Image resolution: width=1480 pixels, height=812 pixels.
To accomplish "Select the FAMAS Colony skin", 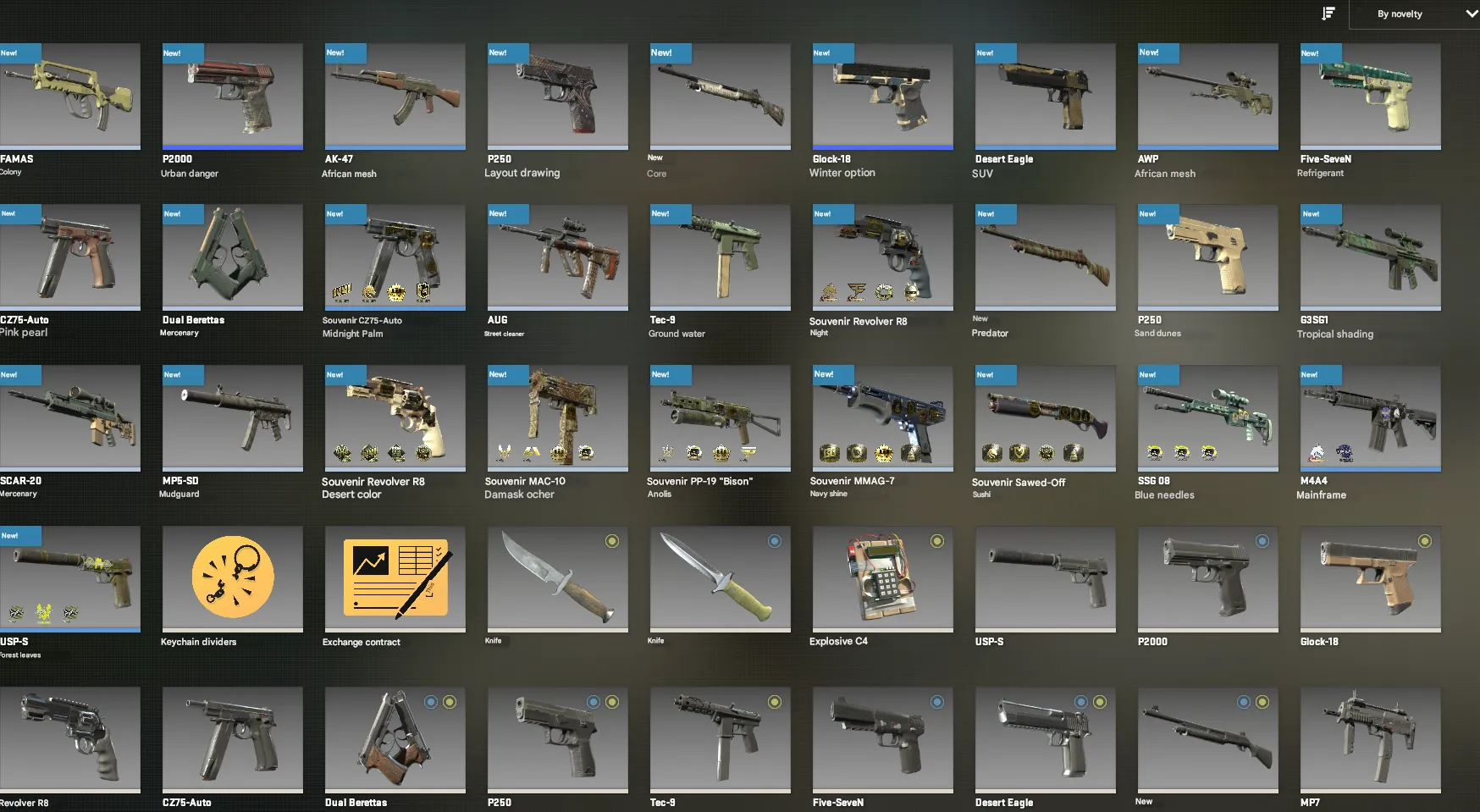I will click(71, 97).
